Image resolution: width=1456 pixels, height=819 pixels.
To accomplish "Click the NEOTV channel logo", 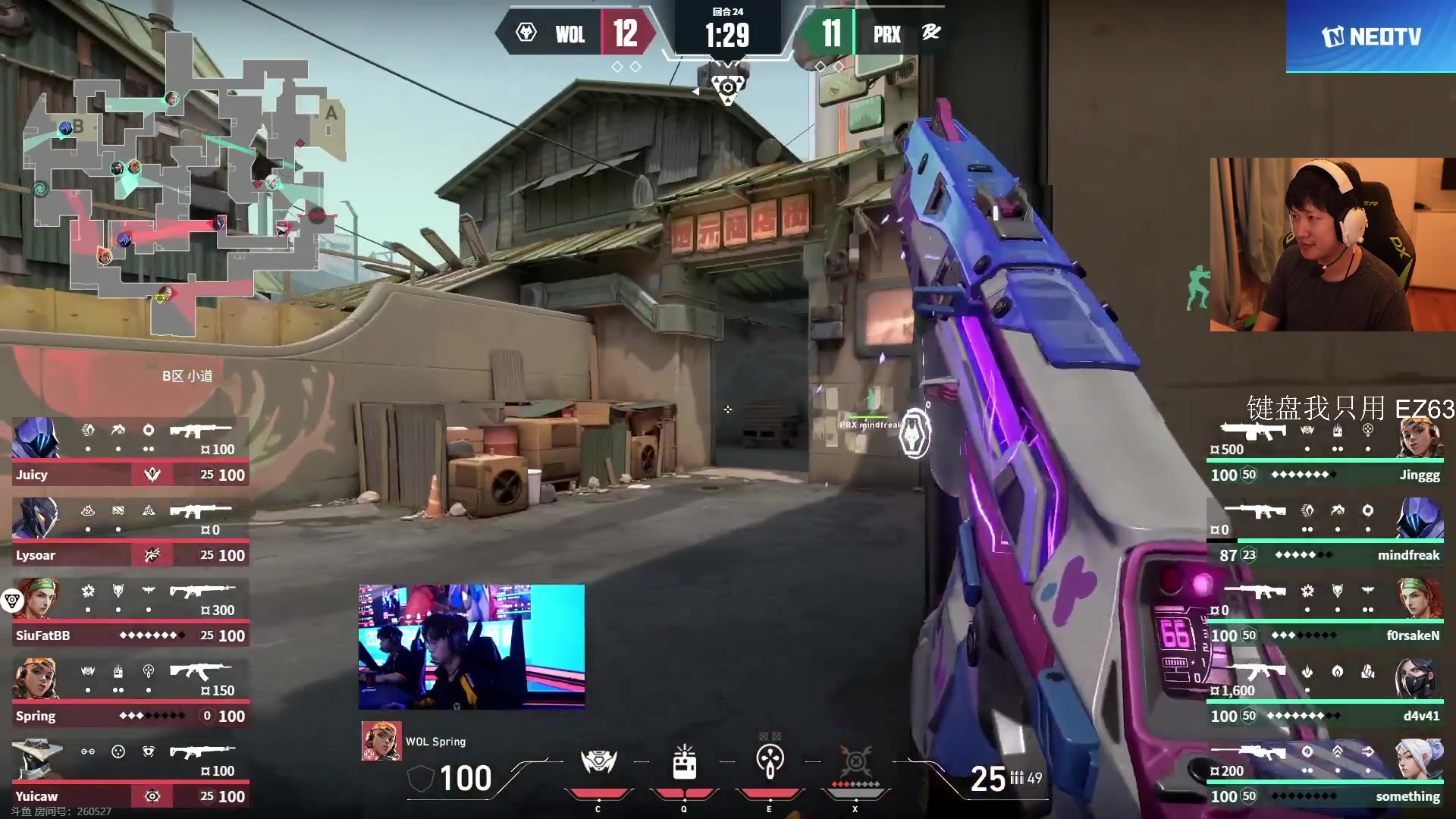I will (x=1371, y=36).
